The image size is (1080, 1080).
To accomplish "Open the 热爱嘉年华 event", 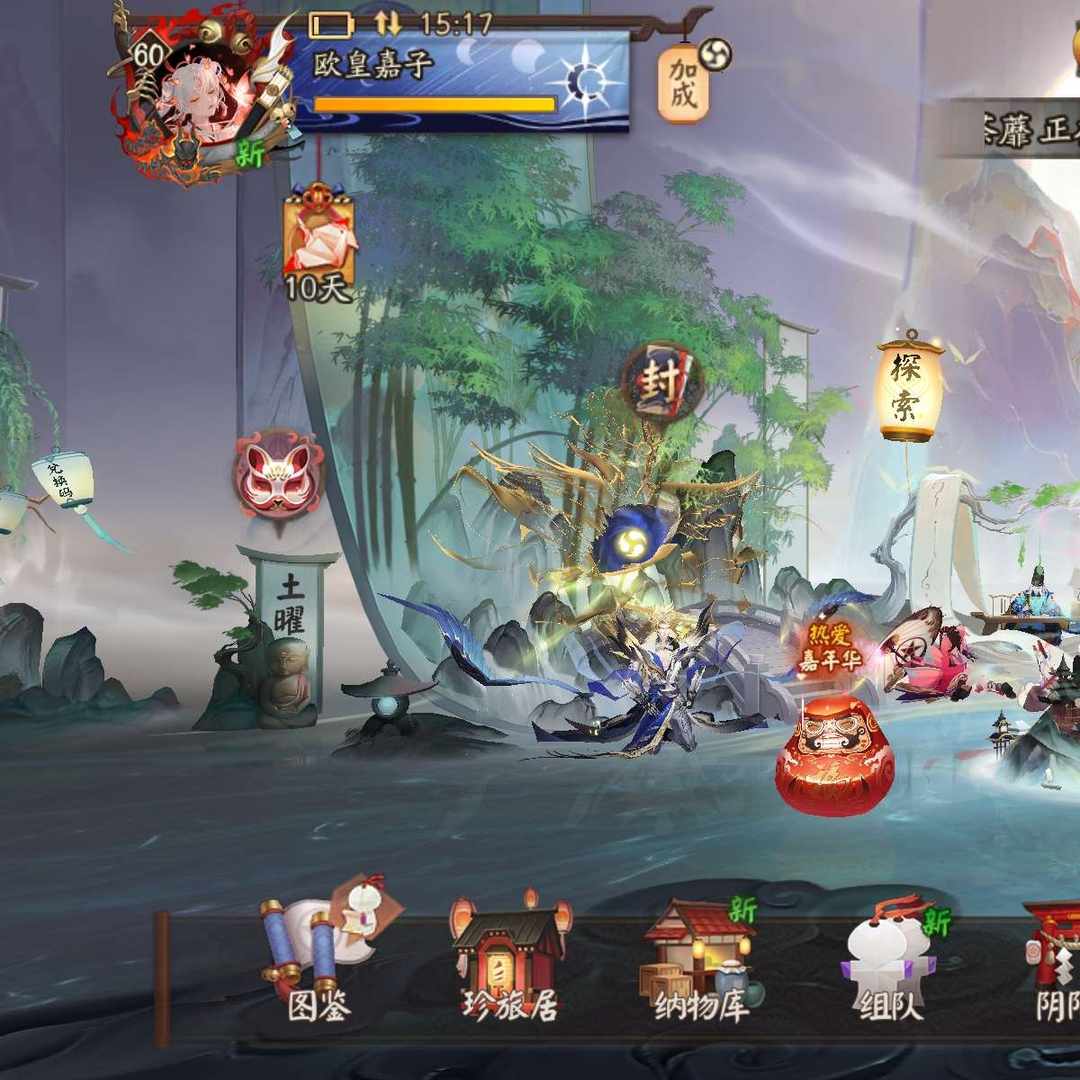I will coord(830,647).
